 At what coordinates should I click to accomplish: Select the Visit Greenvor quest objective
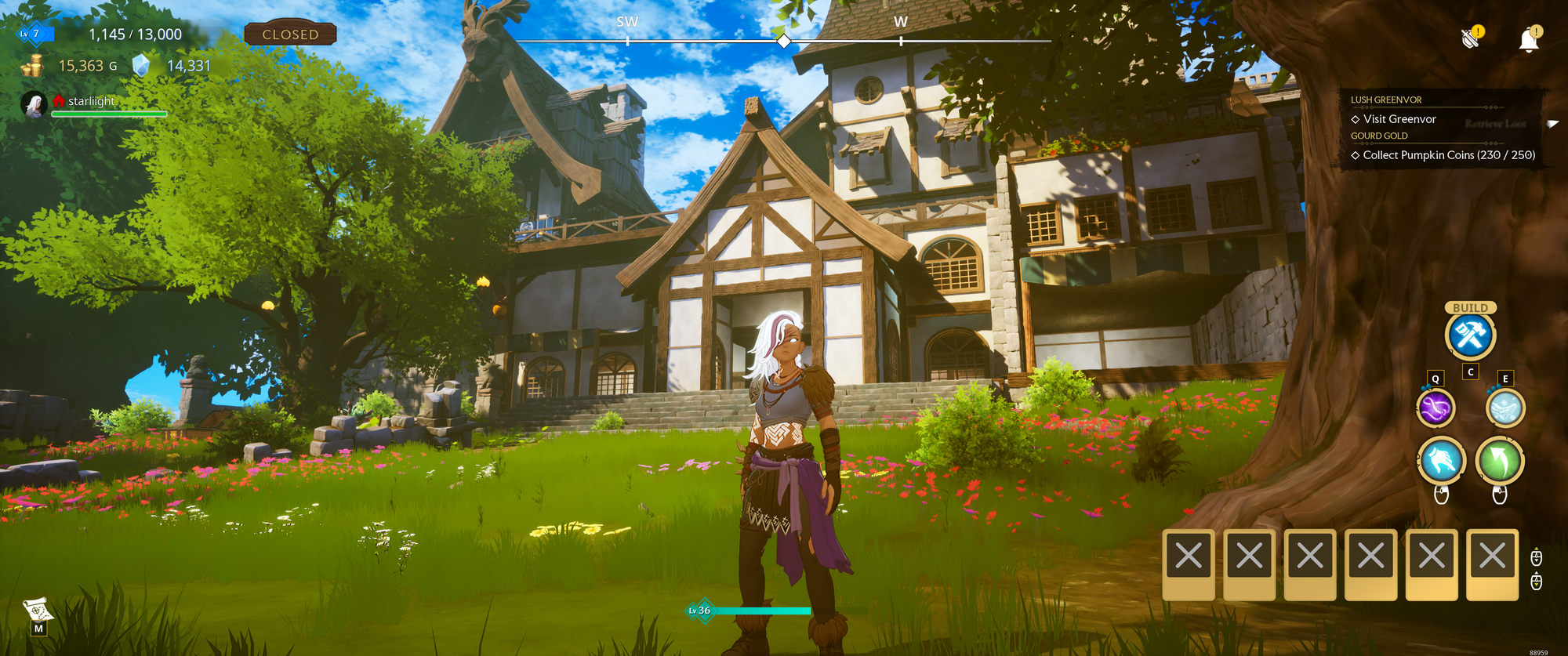(1399, 119)
